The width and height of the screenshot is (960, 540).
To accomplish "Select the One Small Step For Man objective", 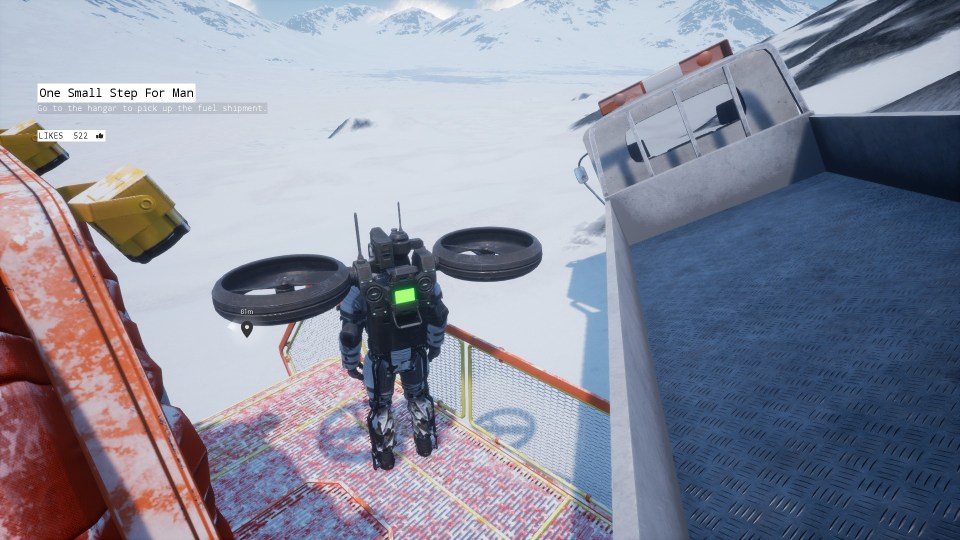I will click(x=116, y=92).
